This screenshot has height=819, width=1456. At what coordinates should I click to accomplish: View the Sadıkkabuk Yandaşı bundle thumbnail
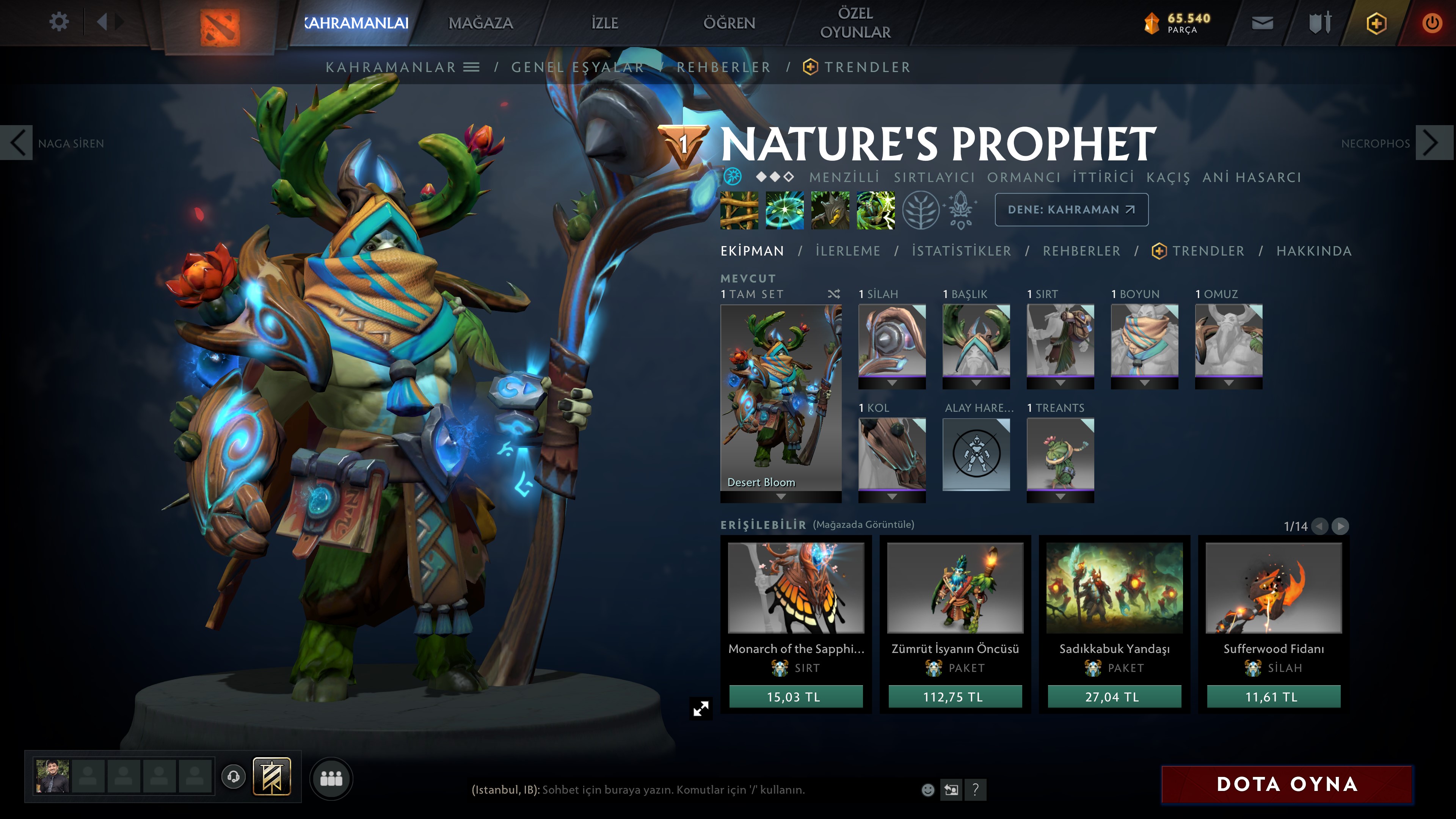point(1114,588)
